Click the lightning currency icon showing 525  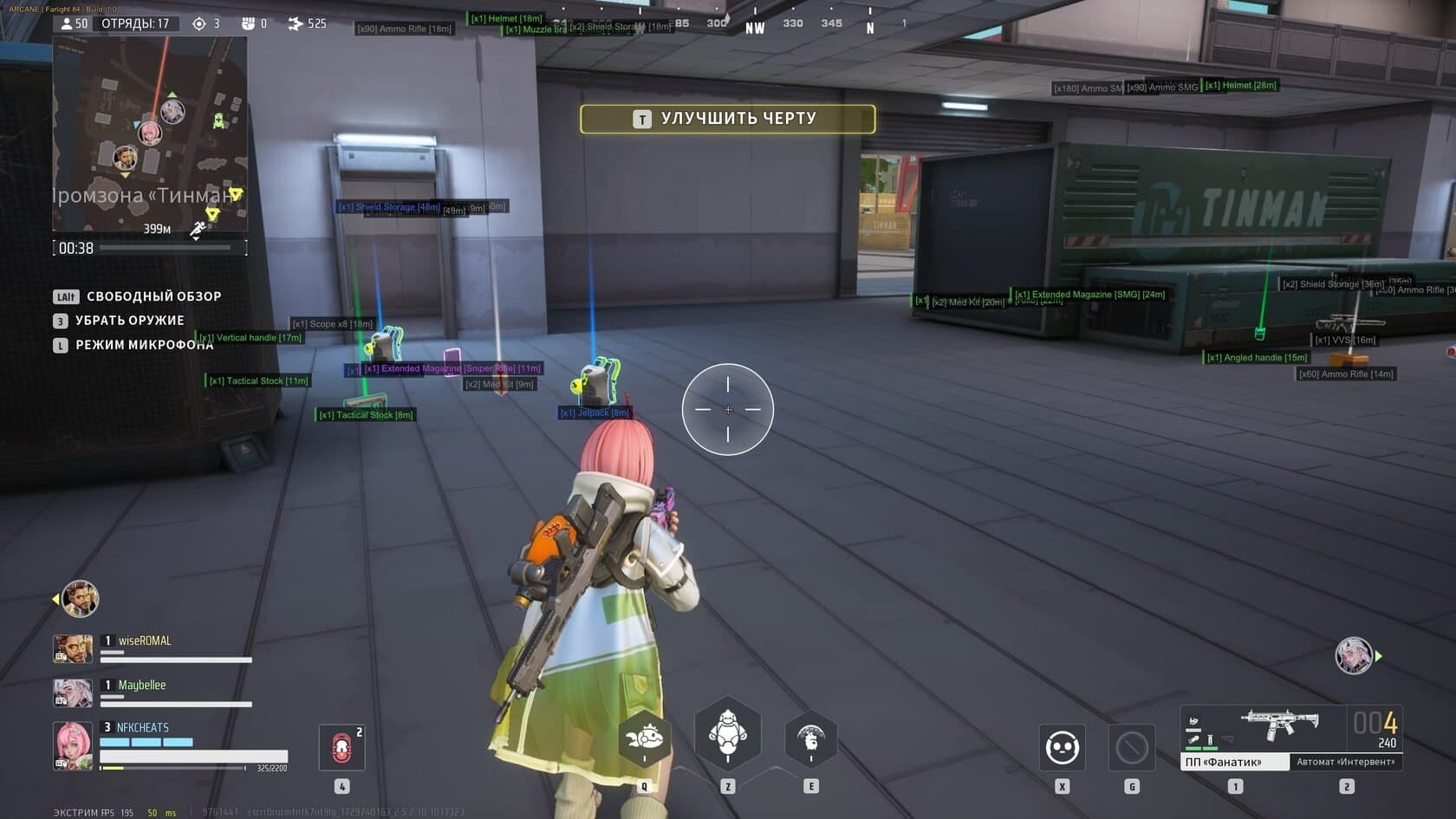click(x=297, y=23)
